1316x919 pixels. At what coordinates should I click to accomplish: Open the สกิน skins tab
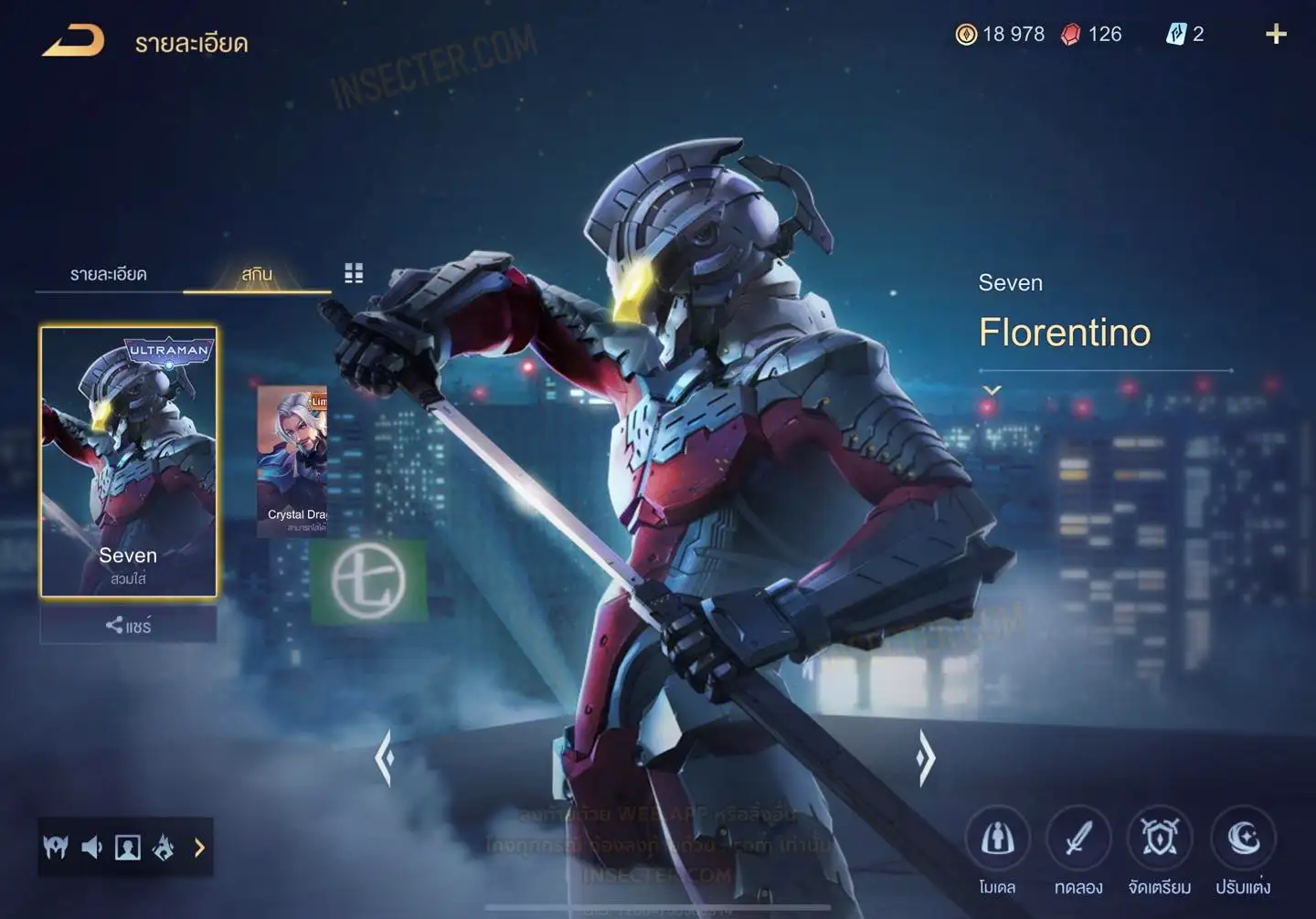pos(257,274)
